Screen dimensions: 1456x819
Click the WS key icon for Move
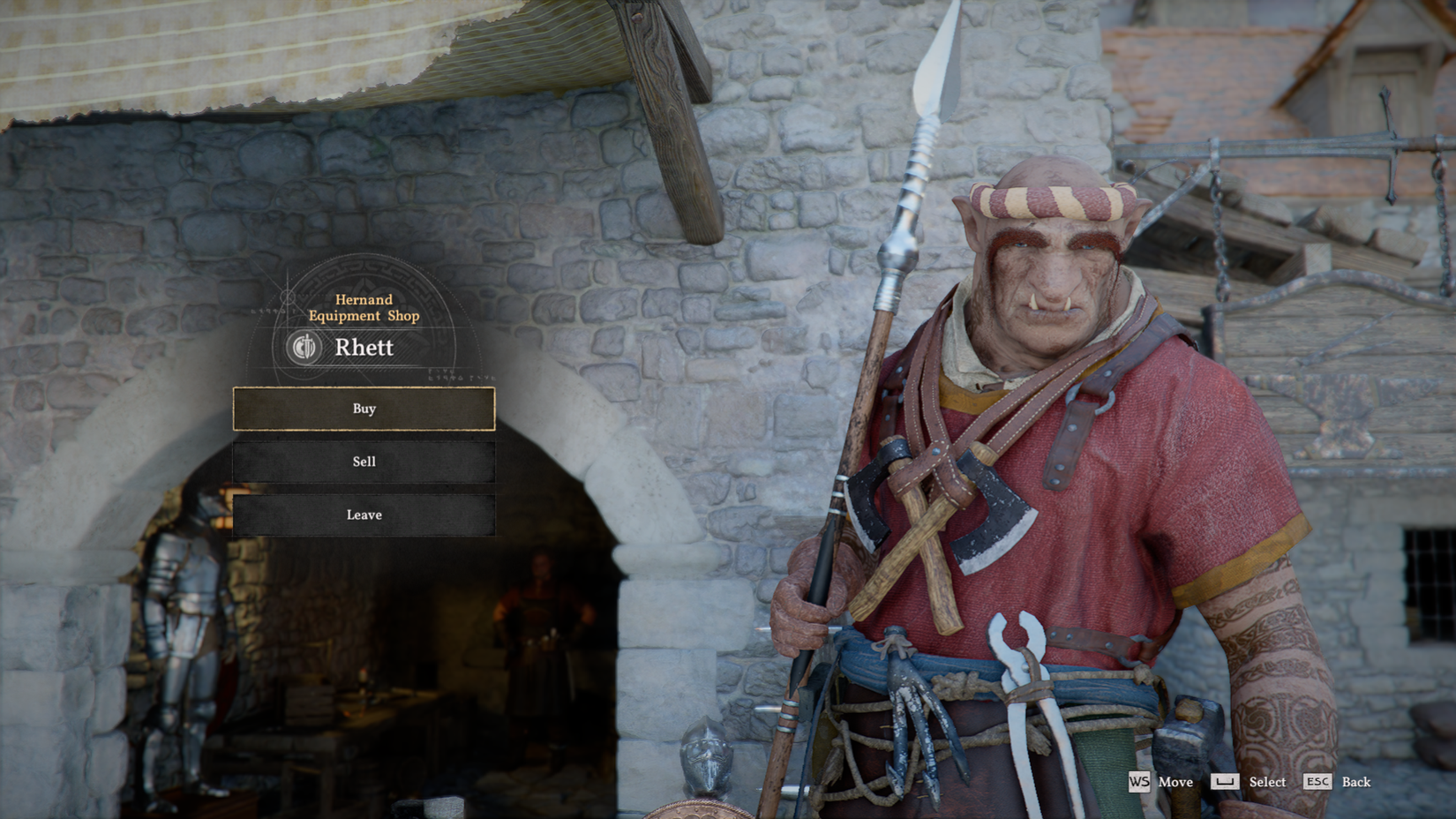[1140, 781]
